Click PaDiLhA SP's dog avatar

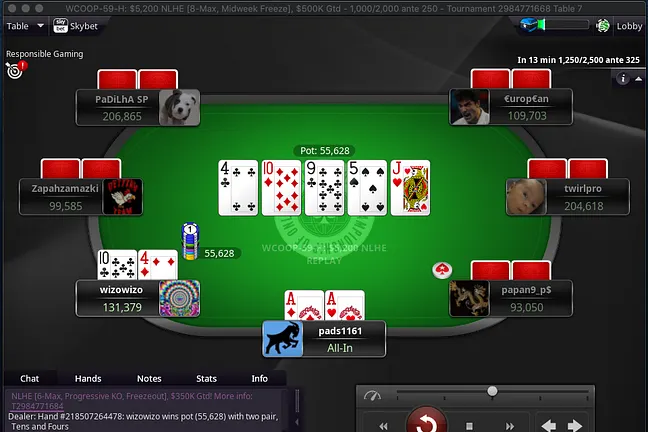point(179,108)
